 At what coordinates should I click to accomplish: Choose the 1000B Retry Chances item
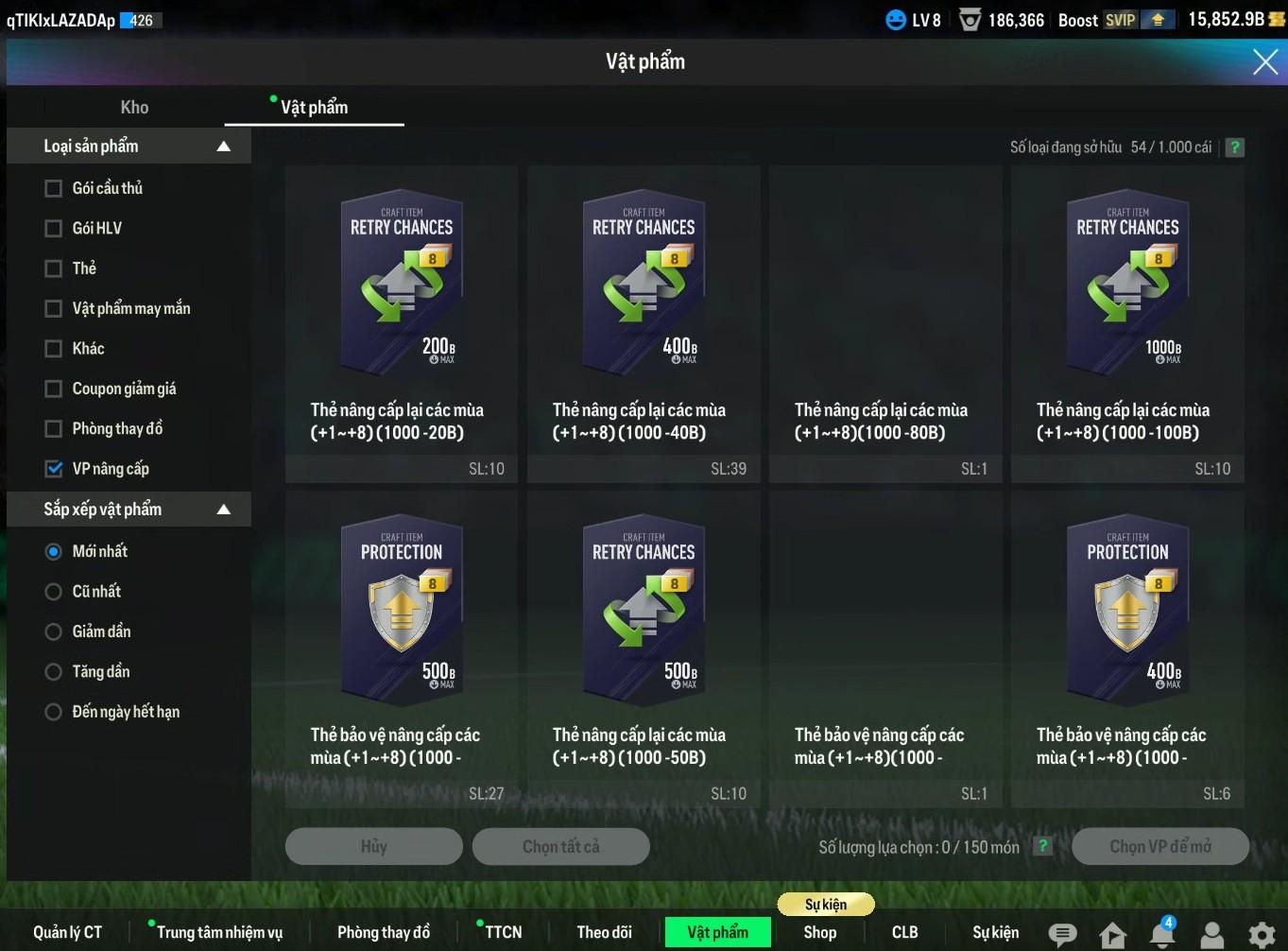(1126, 284)
